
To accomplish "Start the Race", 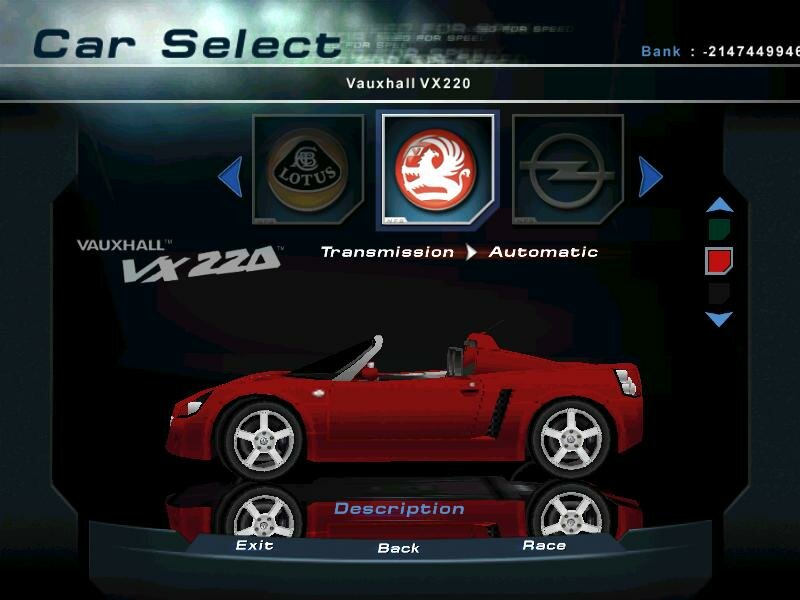I will (544, 545).
